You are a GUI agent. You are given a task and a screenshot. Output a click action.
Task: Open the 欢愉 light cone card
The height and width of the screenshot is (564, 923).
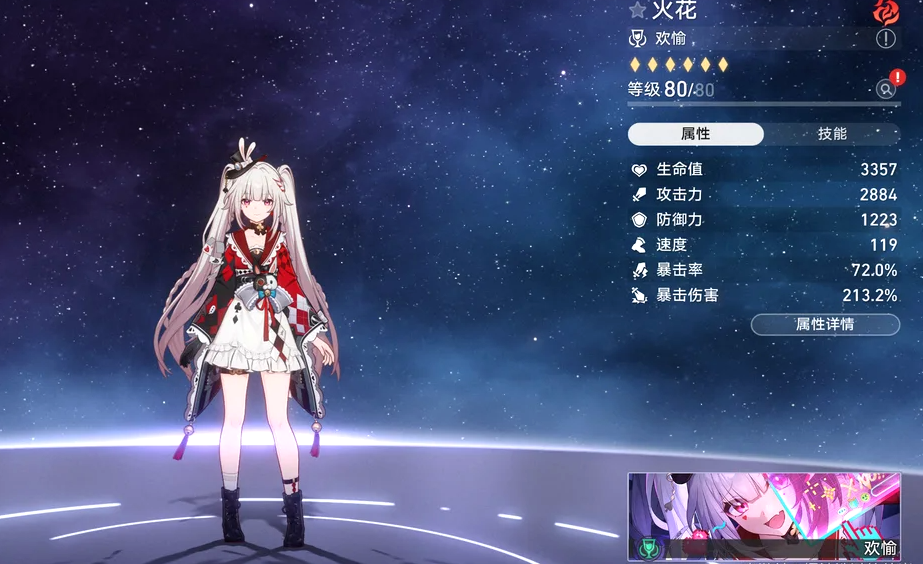764,516
